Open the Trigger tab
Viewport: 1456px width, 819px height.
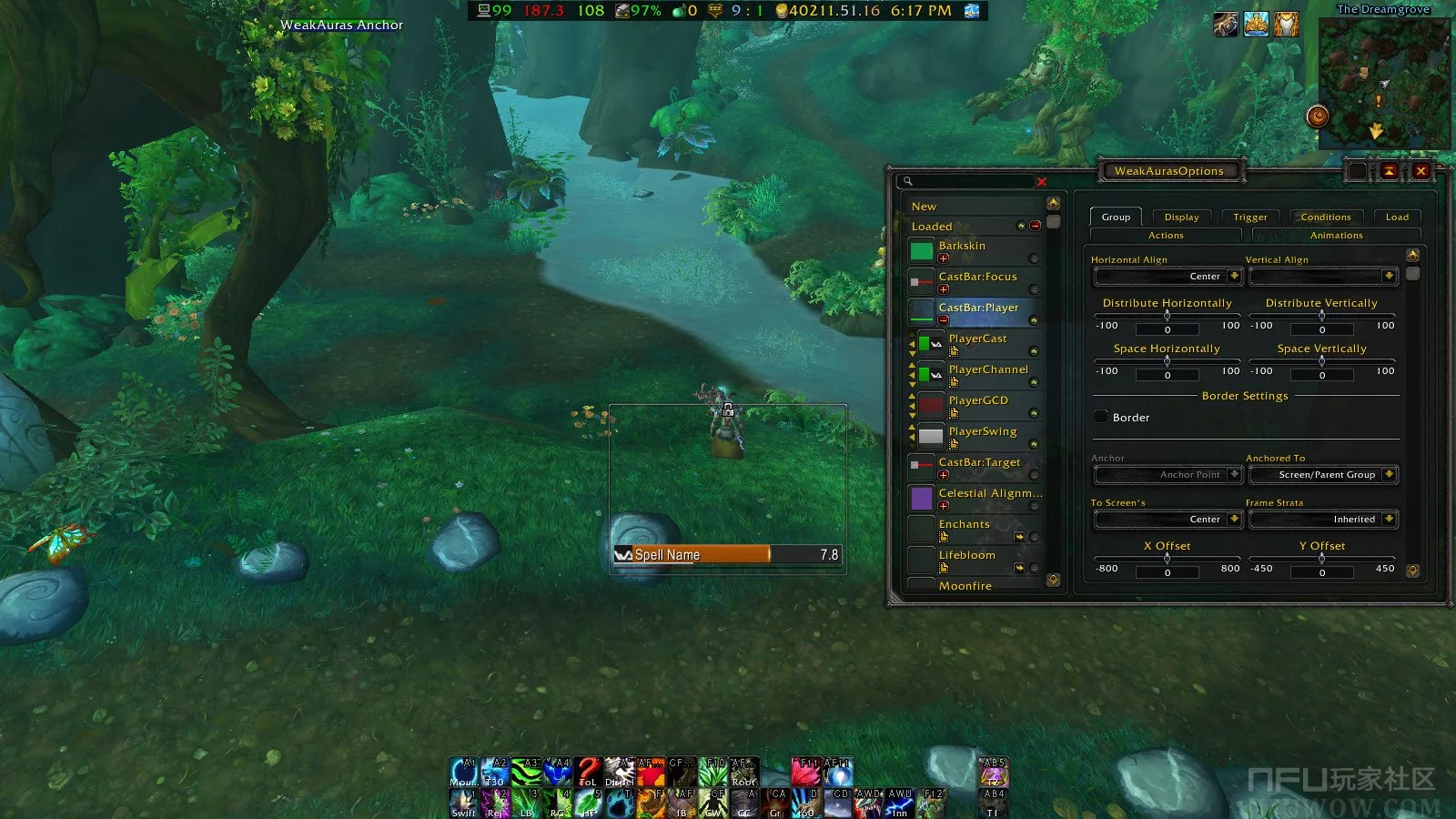(1249, 217)
